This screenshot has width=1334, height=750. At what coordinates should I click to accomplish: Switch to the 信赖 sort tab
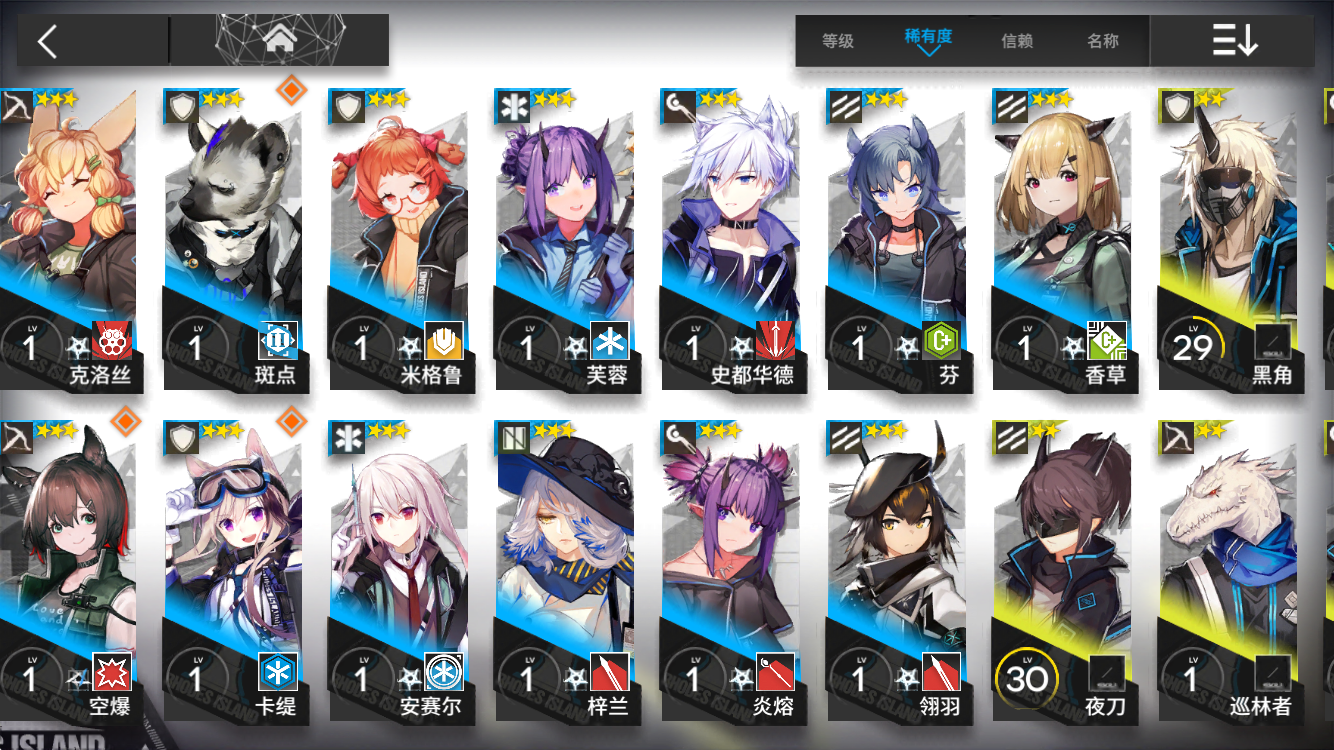[1017, 42]
